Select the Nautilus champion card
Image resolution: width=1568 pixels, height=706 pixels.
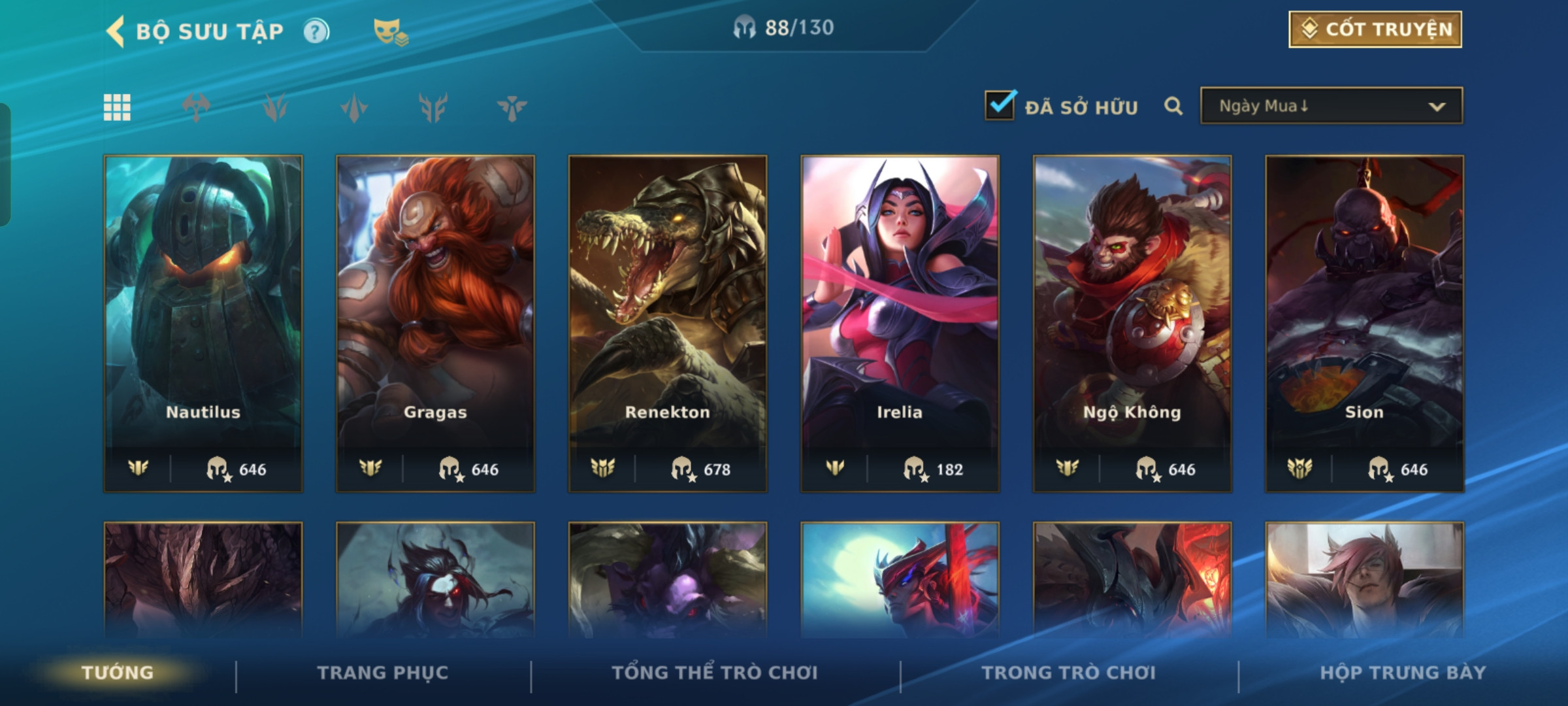[x=203, y=323]
